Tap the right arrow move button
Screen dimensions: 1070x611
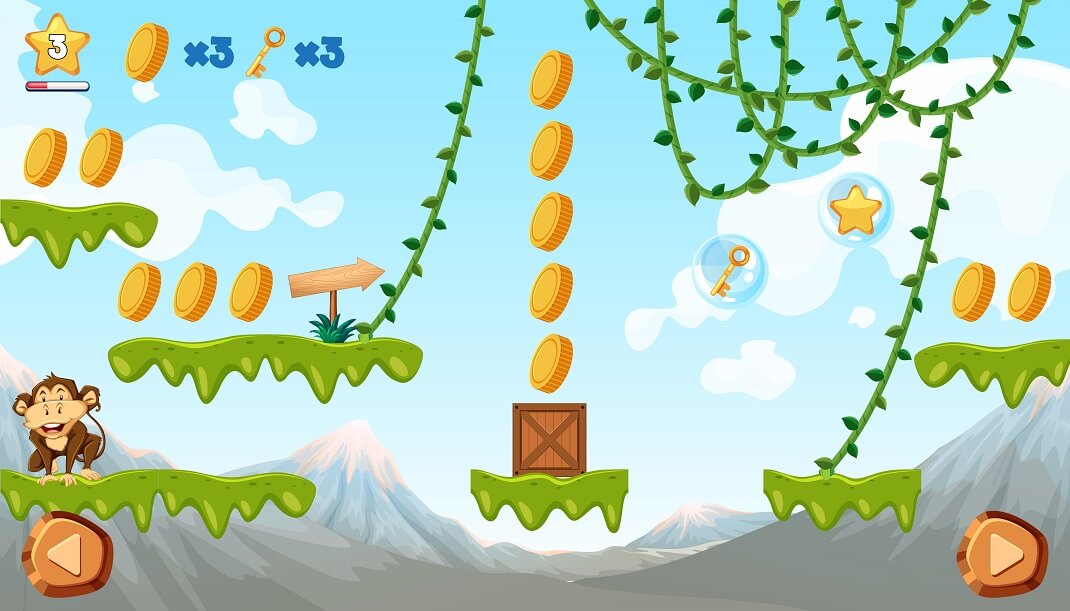1002,555
